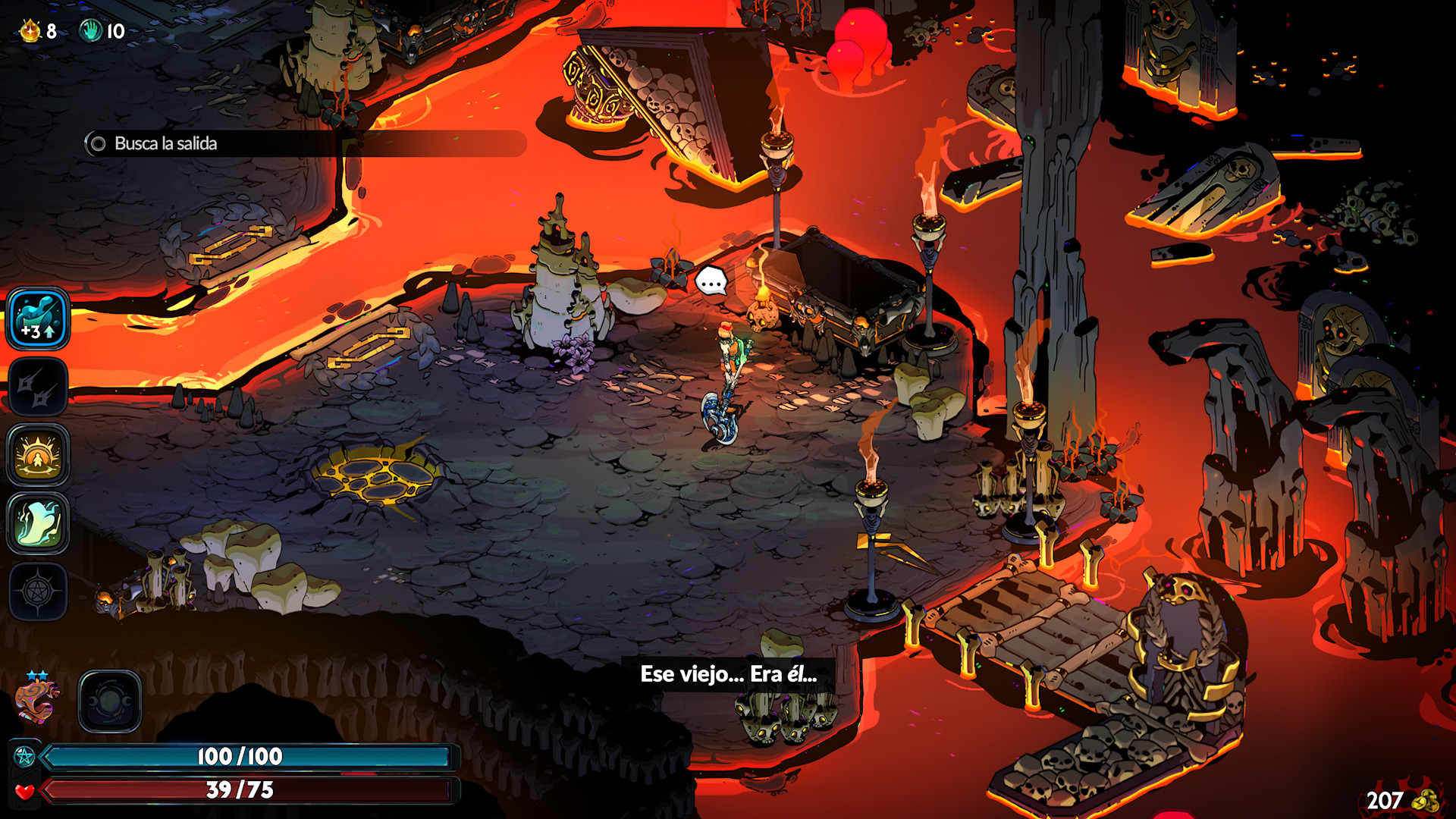1456x819 pixels.
Task: Click the golden resource icon showing 8
Action: tap(30, 31)
